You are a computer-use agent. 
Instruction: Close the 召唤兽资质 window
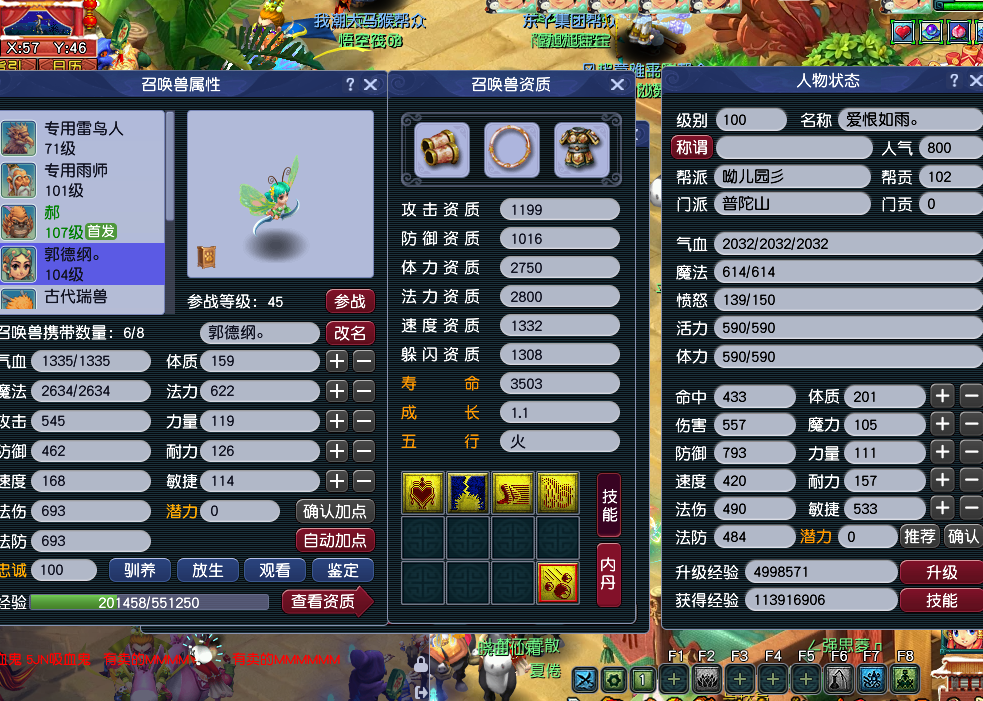pos(617,85)
